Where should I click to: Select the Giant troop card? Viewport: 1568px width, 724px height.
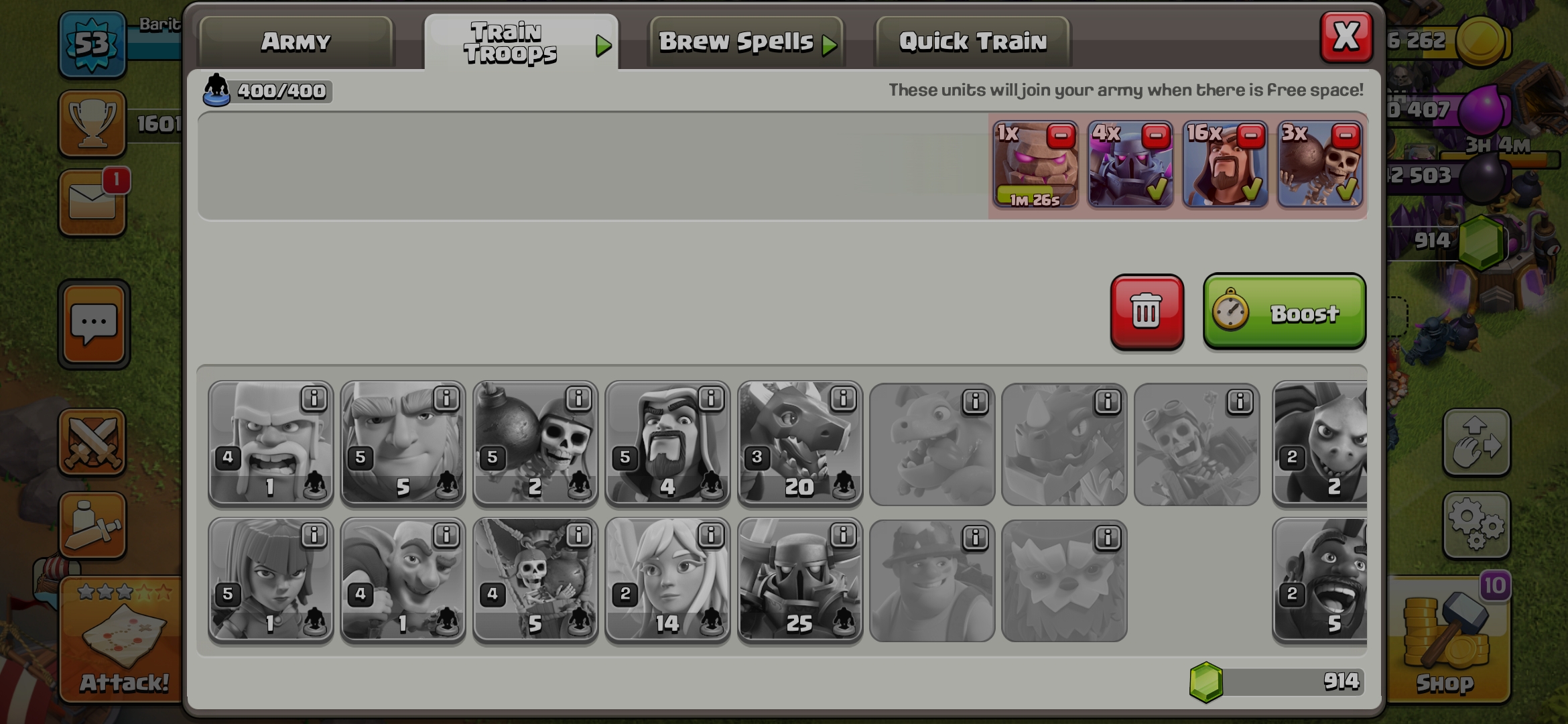click(x=402, y=442)
